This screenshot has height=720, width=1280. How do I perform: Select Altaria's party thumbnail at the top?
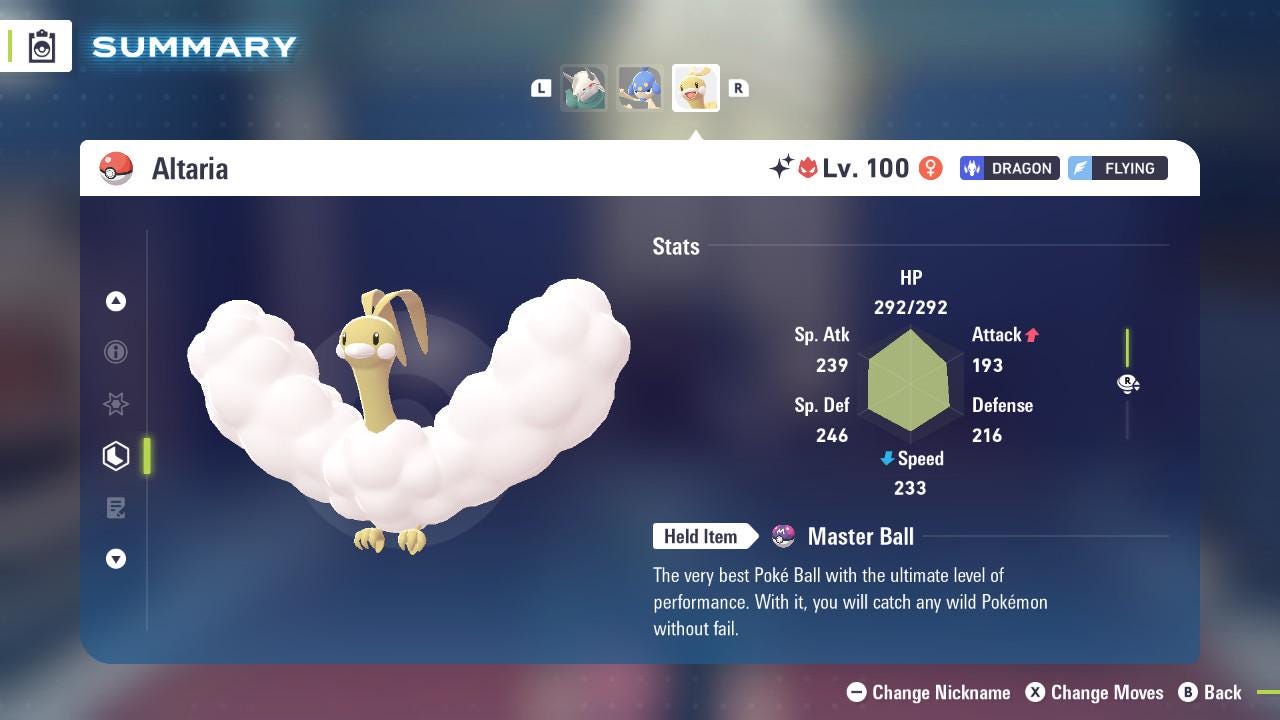tap(696, 88)
